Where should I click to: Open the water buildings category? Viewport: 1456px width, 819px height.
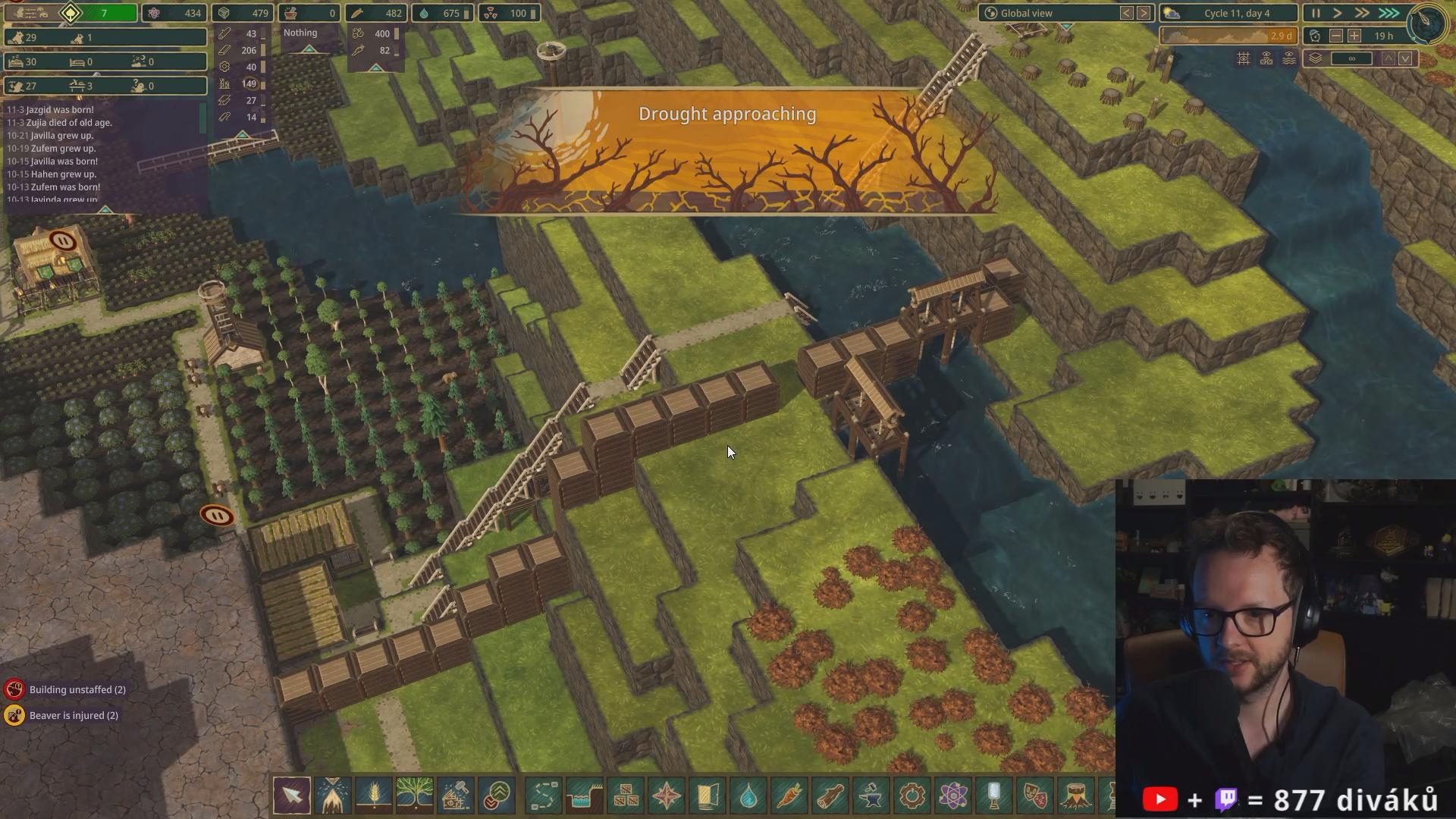click(x=748, y=795)
